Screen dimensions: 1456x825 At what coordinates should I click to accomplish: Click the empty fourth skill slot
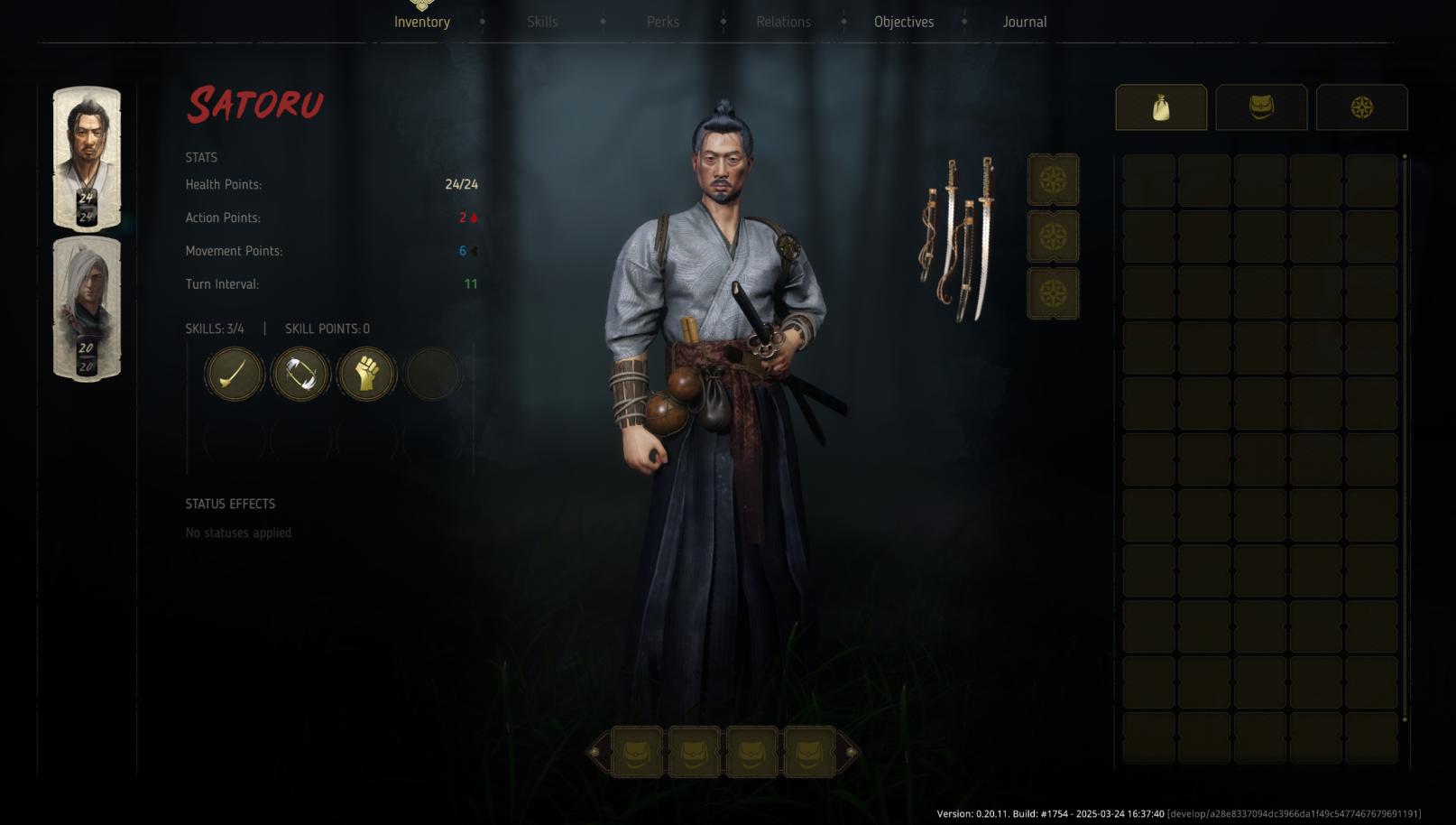(432, 373)
